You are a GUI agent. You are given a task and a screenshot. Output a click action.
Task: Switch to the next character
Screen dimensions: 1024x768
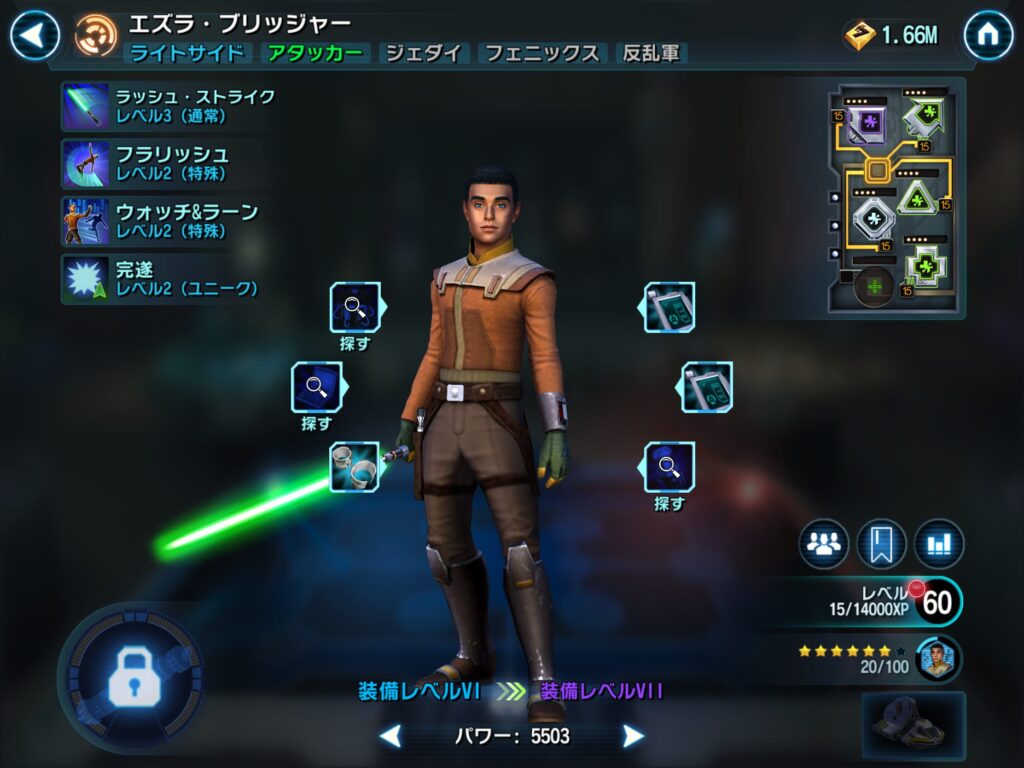pos(633,737)
